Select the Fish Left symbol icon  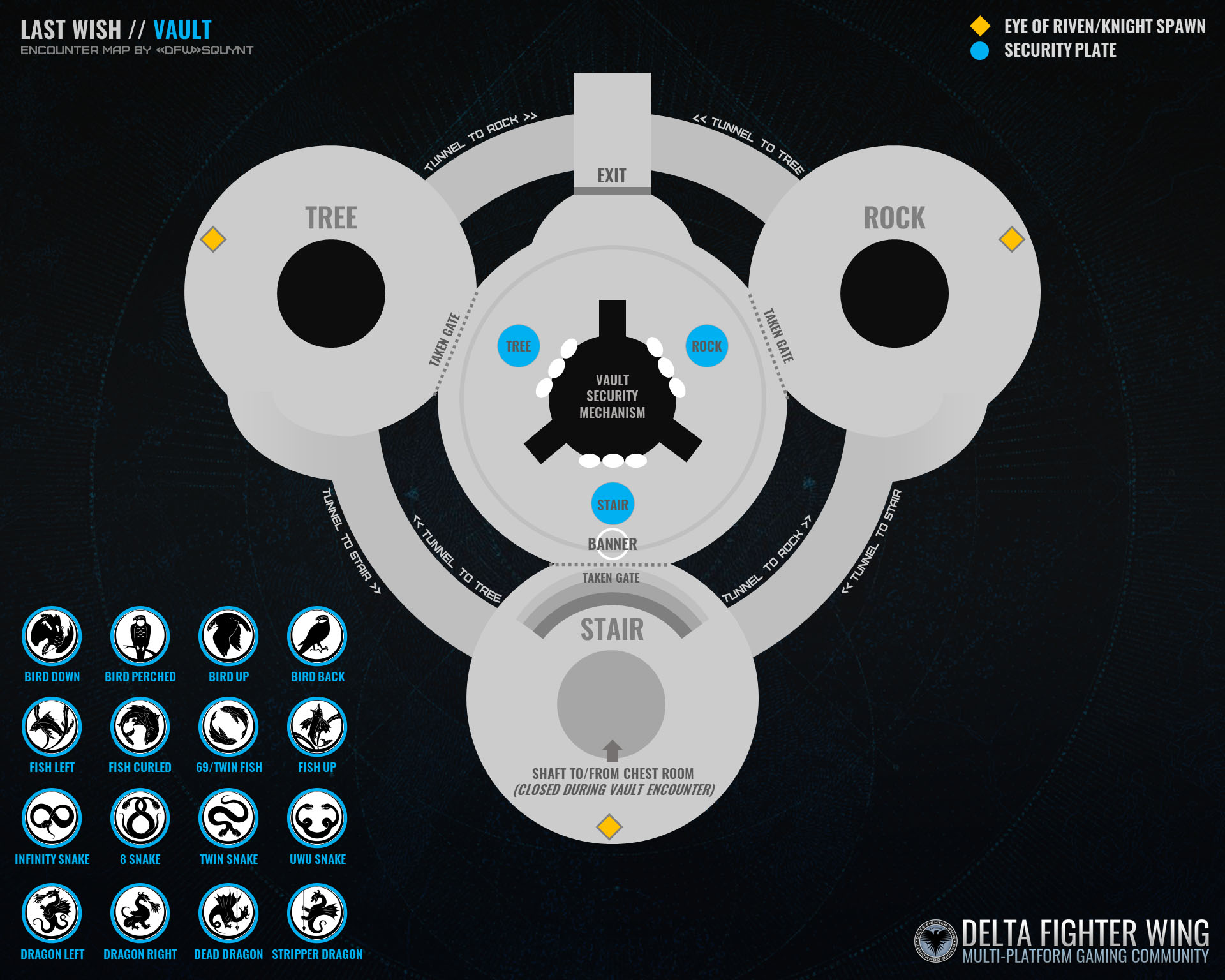[52, 727]
